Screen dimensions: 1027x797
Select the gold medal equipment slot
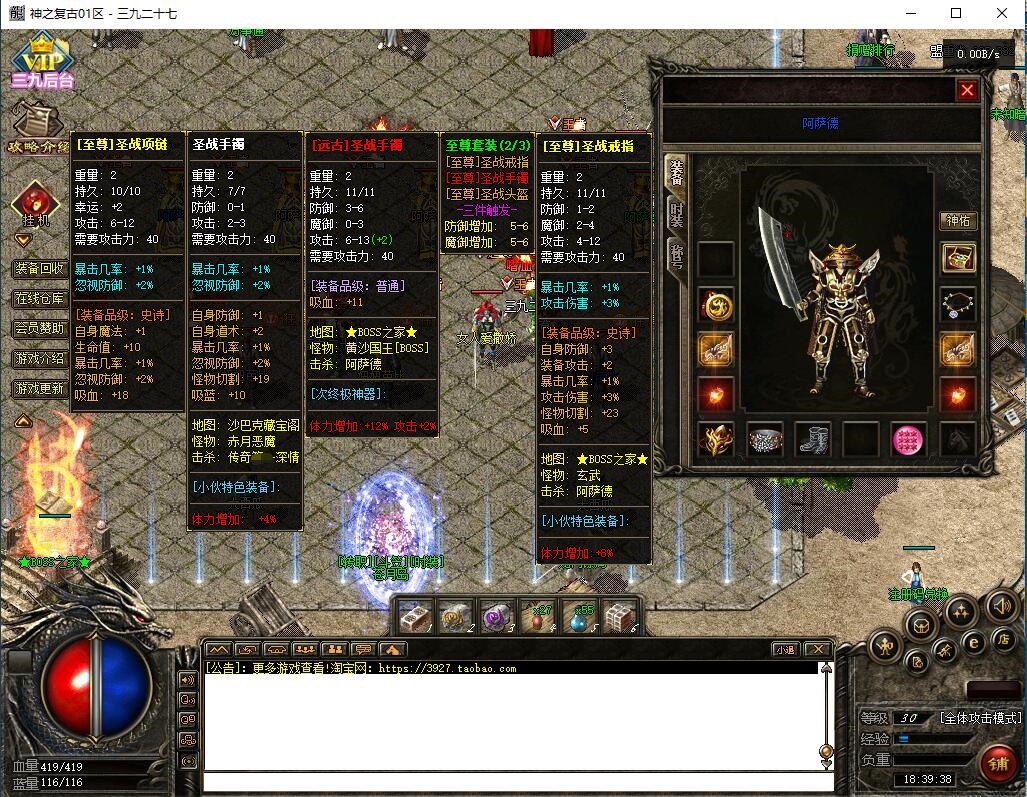pyautogui.click(x=716, y=304)
